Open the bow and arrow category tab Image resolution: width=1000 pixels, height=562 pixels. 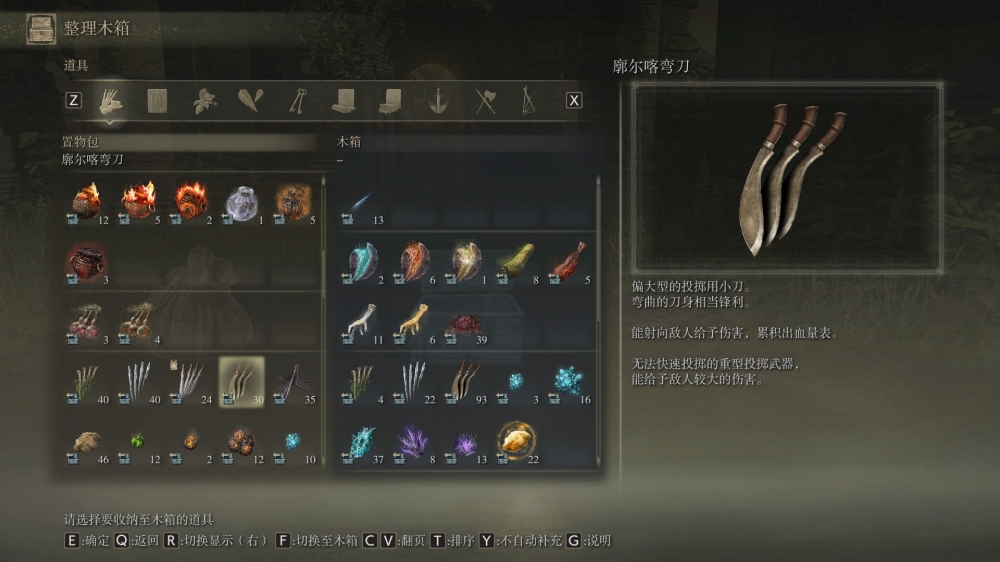pyautogui.click(x=528, y=100)
